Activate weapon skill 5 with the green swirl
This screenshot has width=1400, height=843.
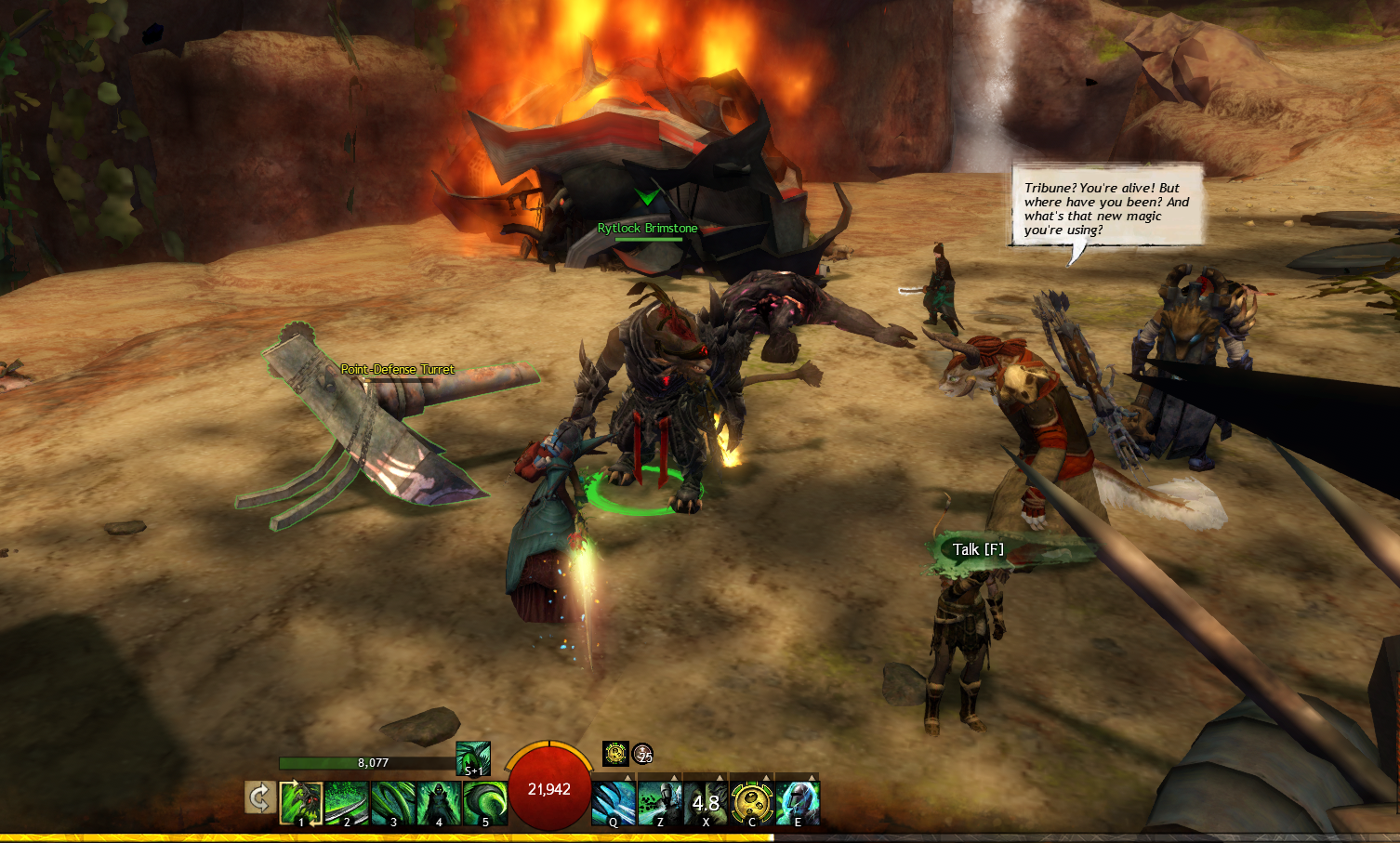485,803
